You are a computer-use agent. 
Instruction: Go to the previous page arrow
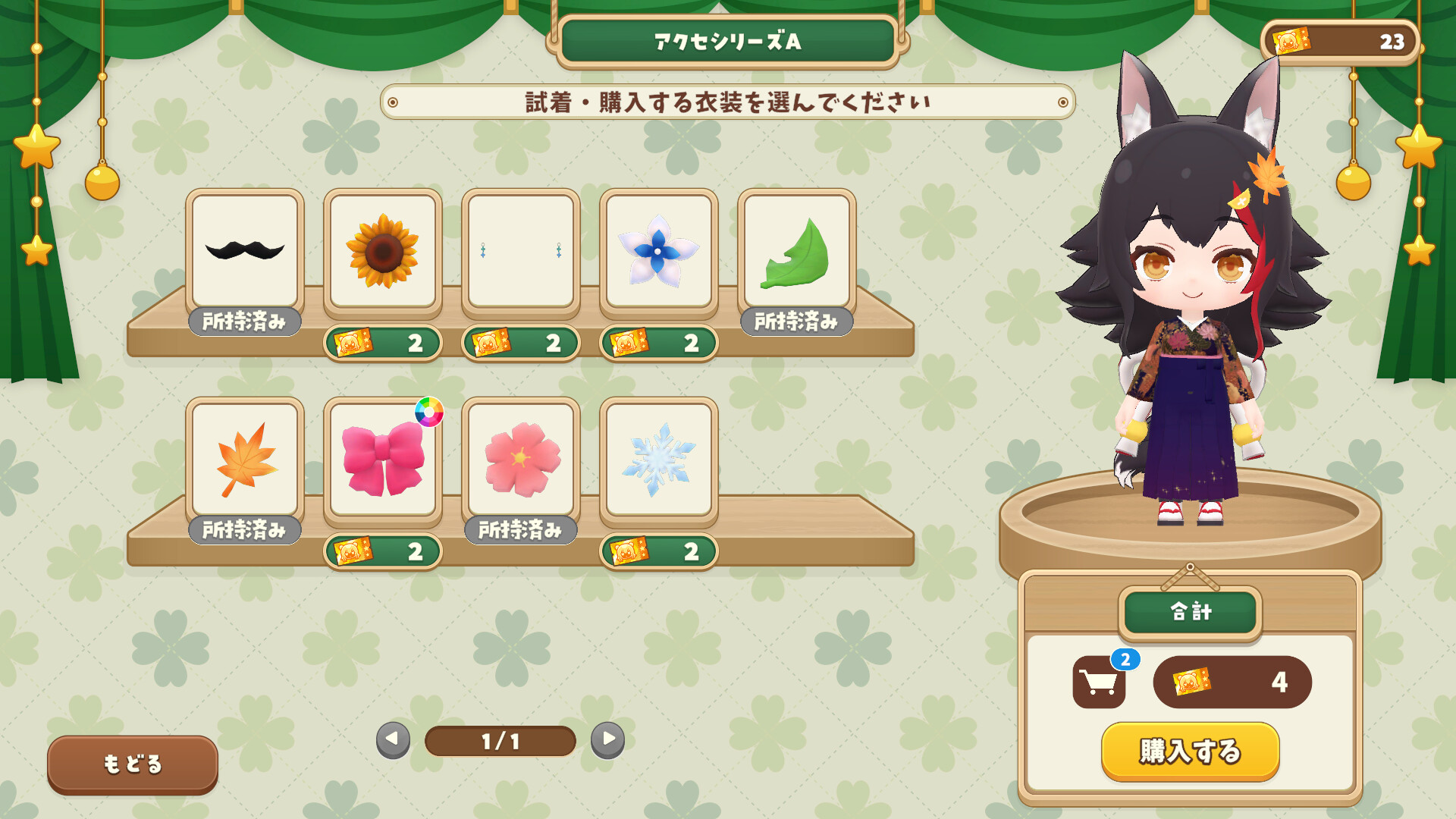(393, 739)
